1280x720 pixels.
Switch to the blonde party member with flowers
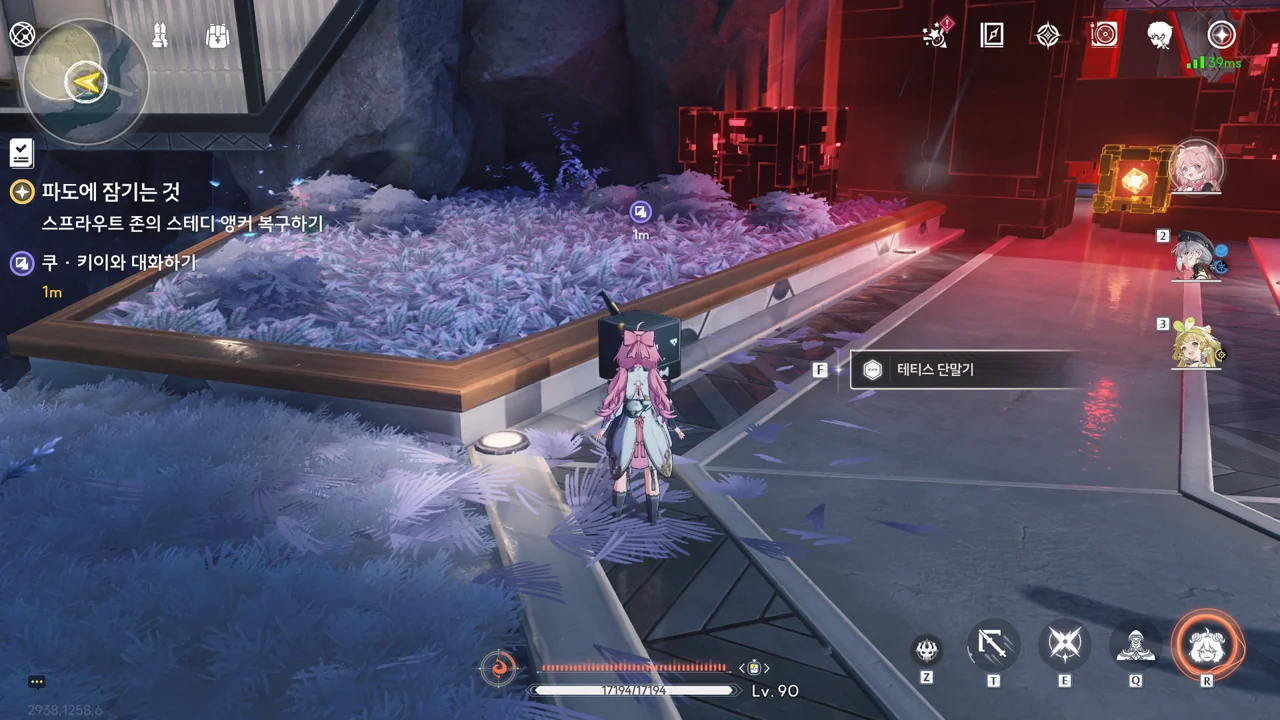1196,345
